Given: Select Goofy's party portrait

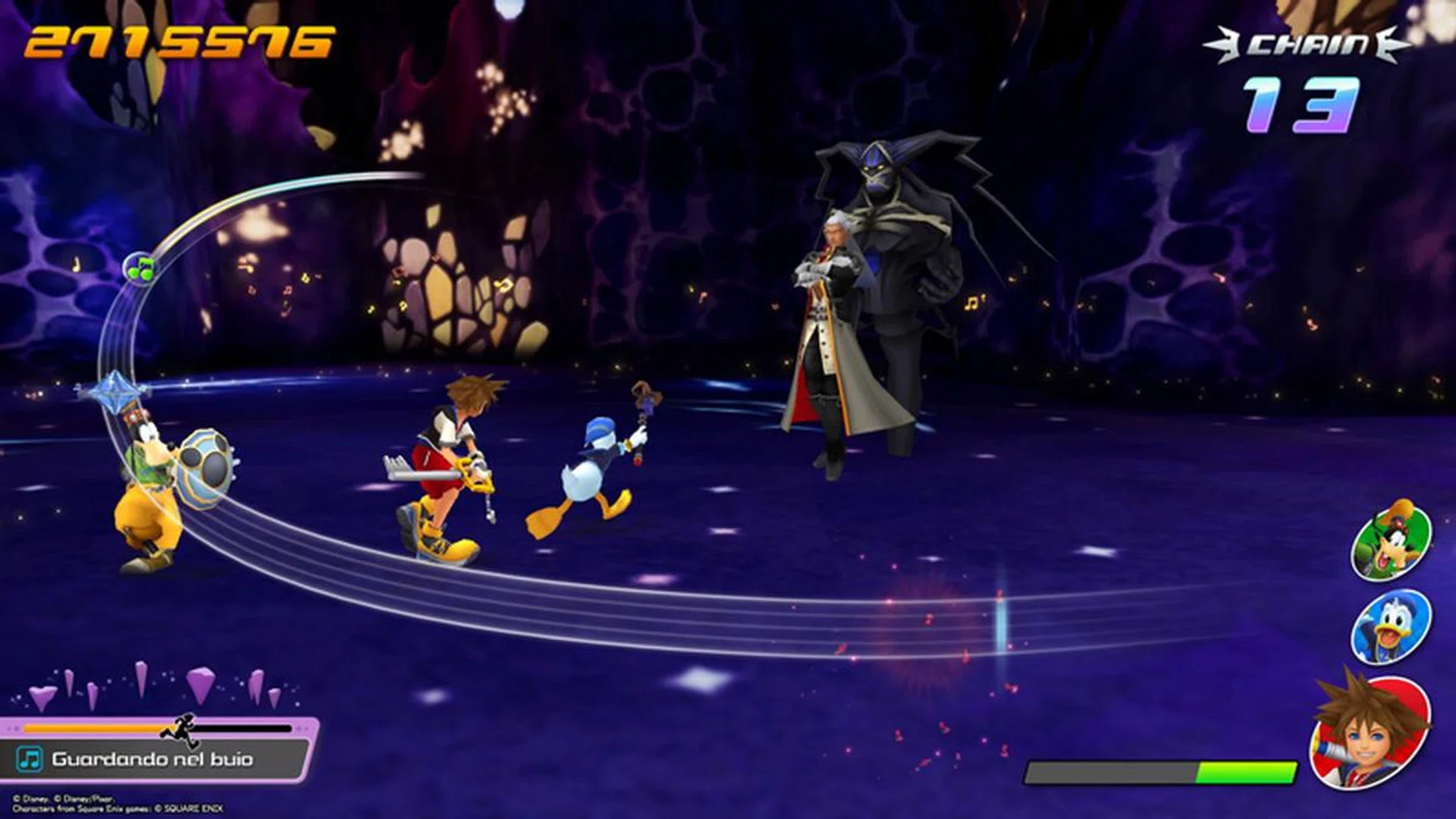Looking at the screenshot, I should [1392, 541].
